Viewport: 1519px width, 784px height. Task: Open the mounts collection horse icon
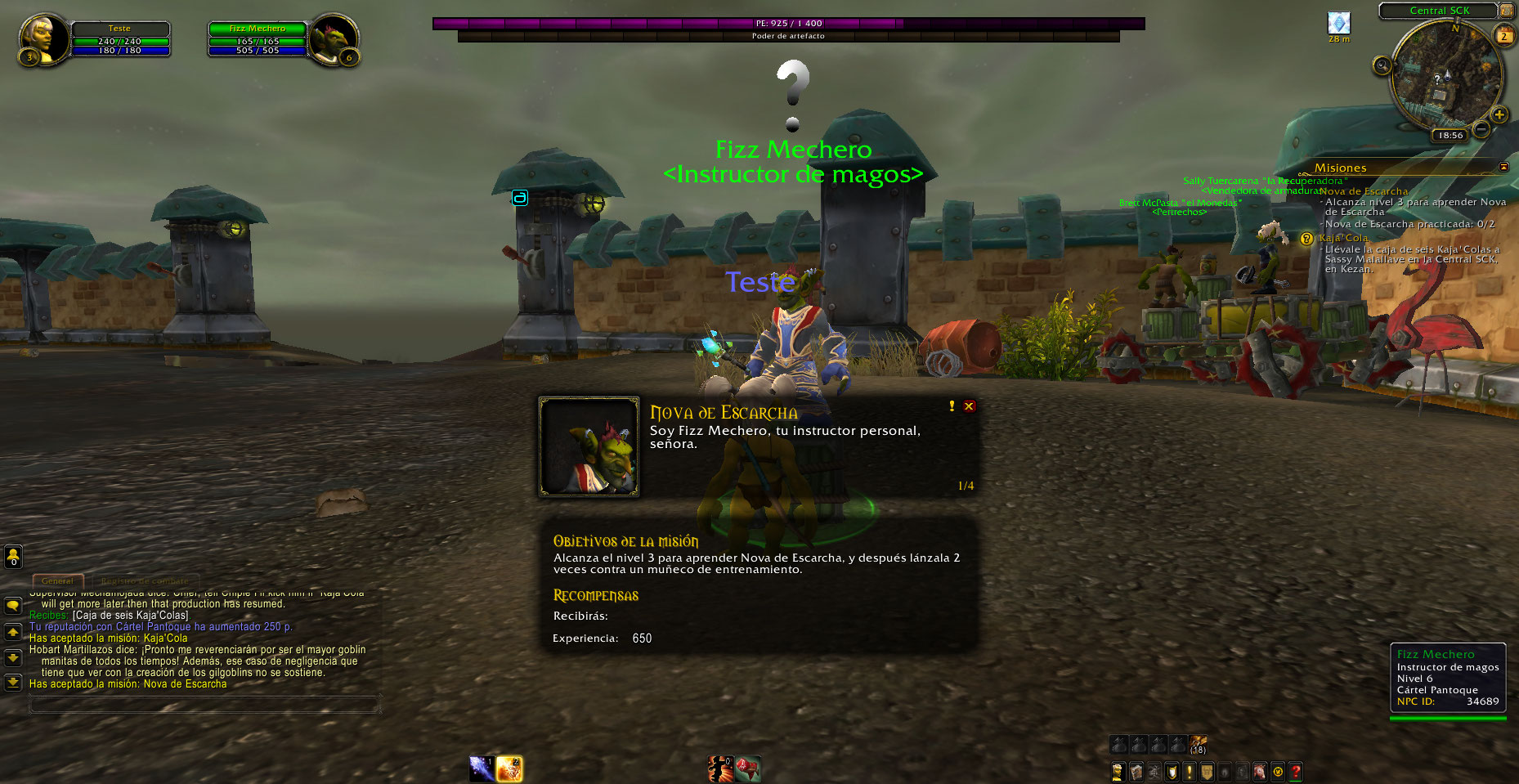(1260, 771)
